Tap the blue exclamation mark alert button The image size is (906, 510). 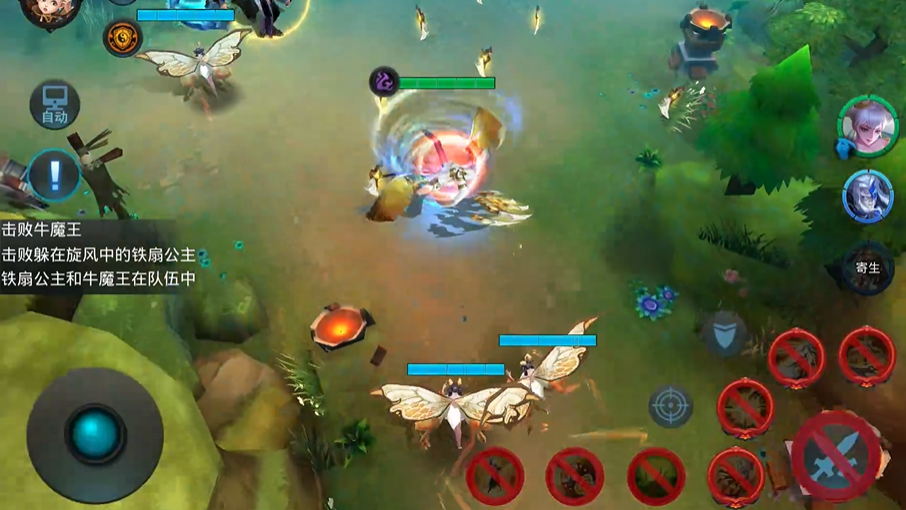coord(54,175)
